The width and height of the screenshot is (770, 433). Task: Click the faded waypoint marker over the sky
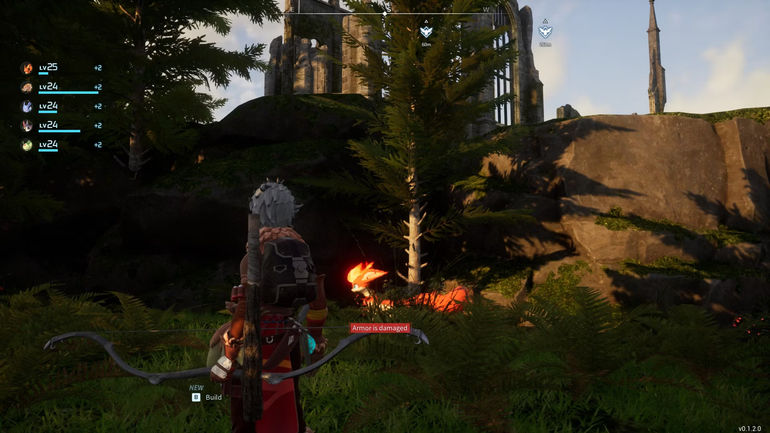pos(545,31)
